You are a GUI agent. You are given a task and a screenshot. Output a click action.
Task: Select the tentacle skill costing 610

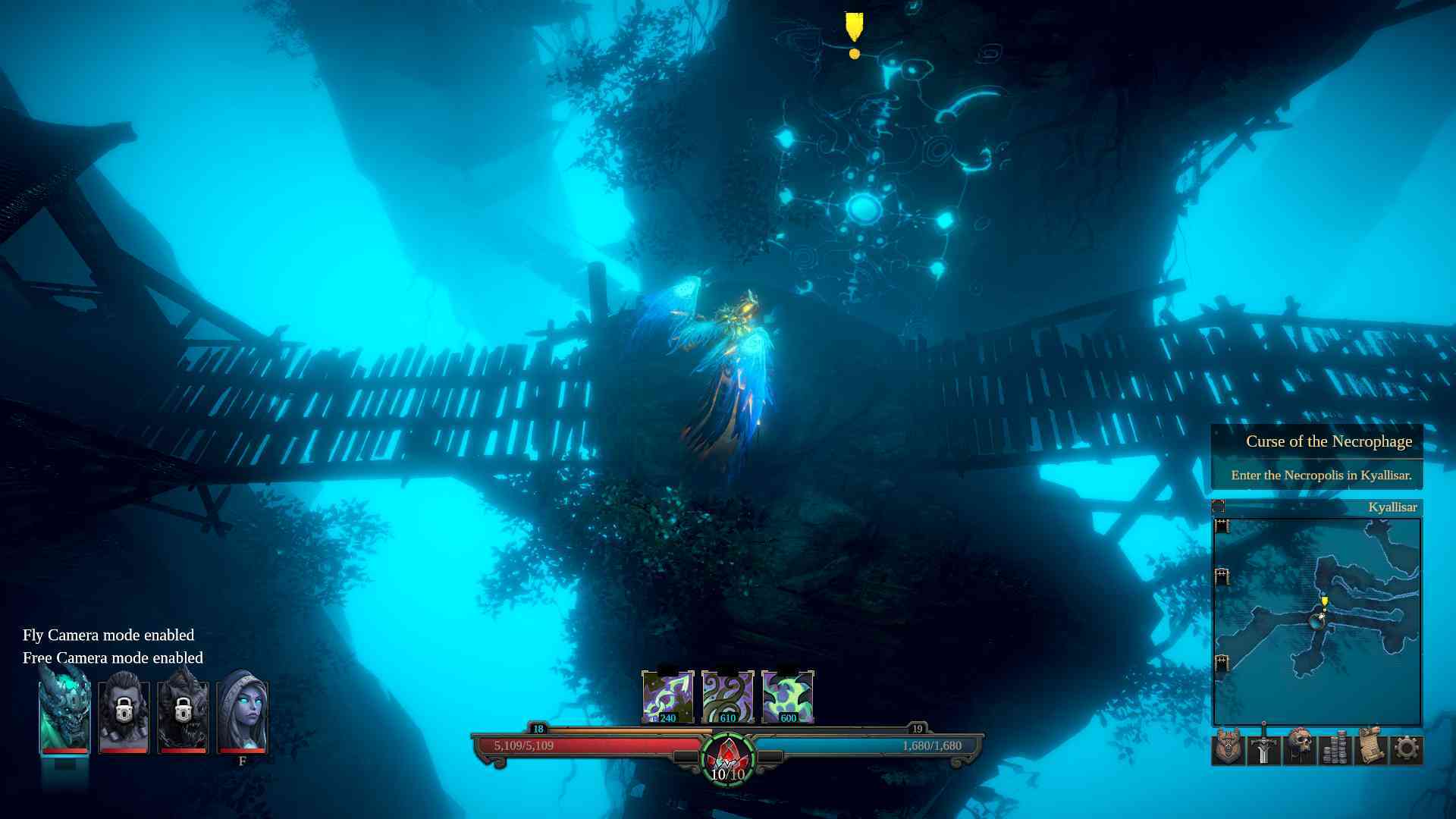tap(726, 694)
